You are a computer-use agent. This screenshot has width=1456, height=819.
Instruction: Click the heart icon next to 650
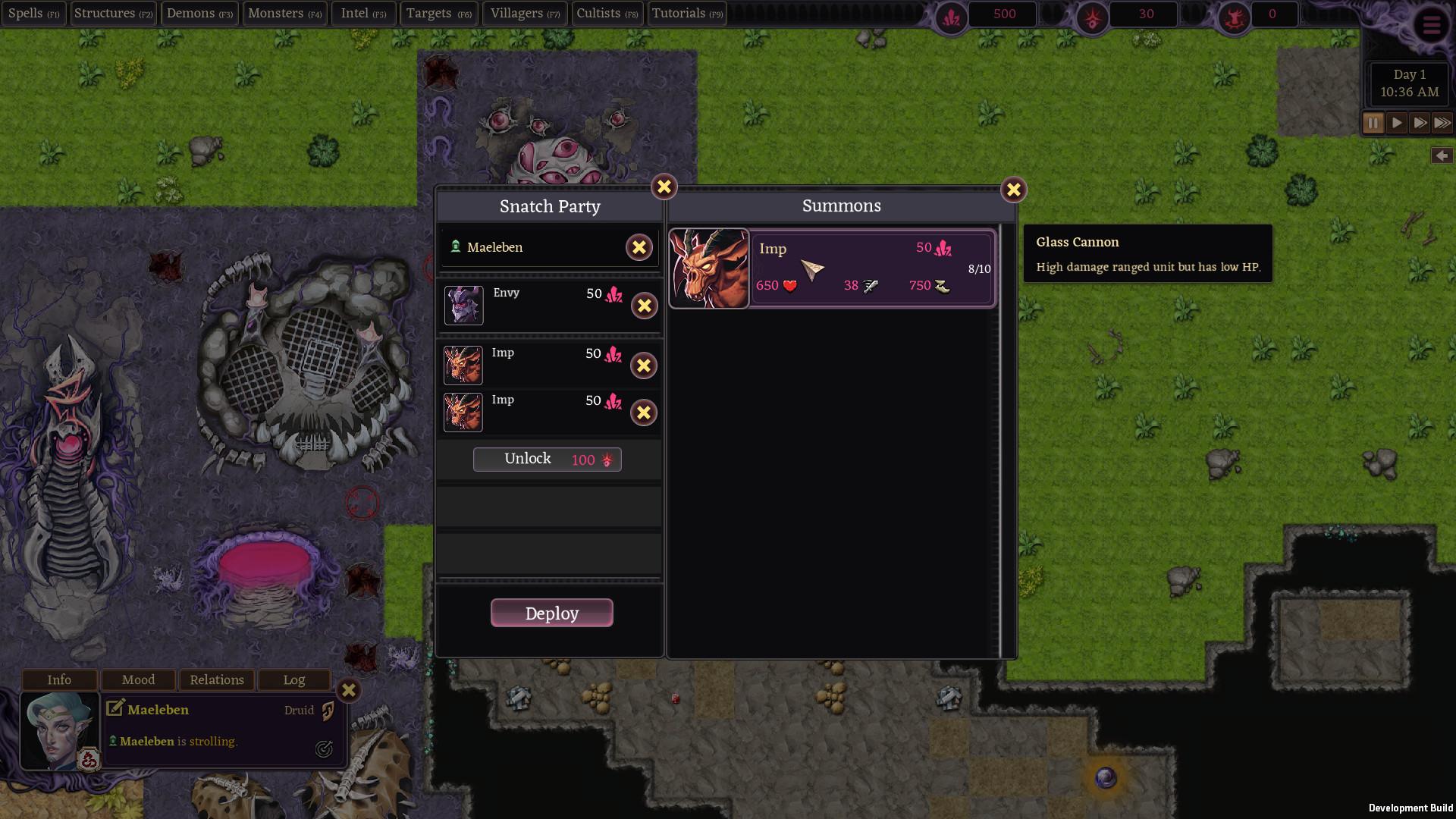[x=790, y=285]
